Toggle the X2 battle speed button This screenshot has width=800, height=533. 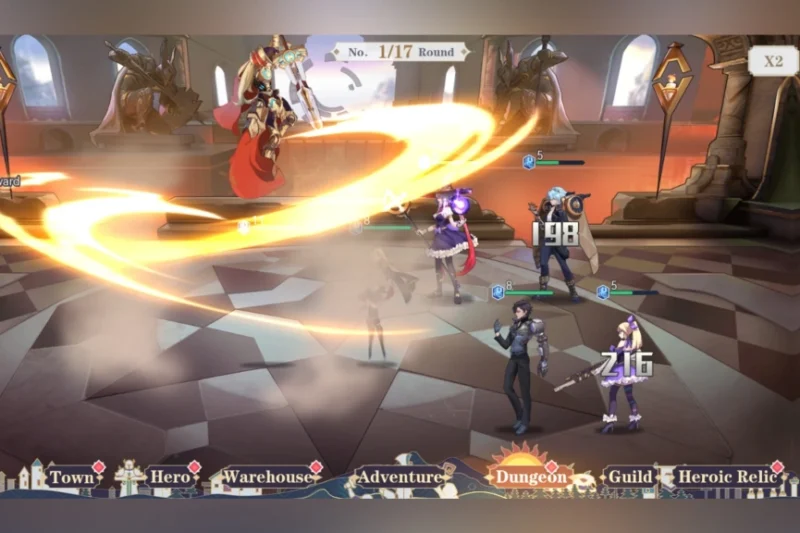[x=773, y=61]
